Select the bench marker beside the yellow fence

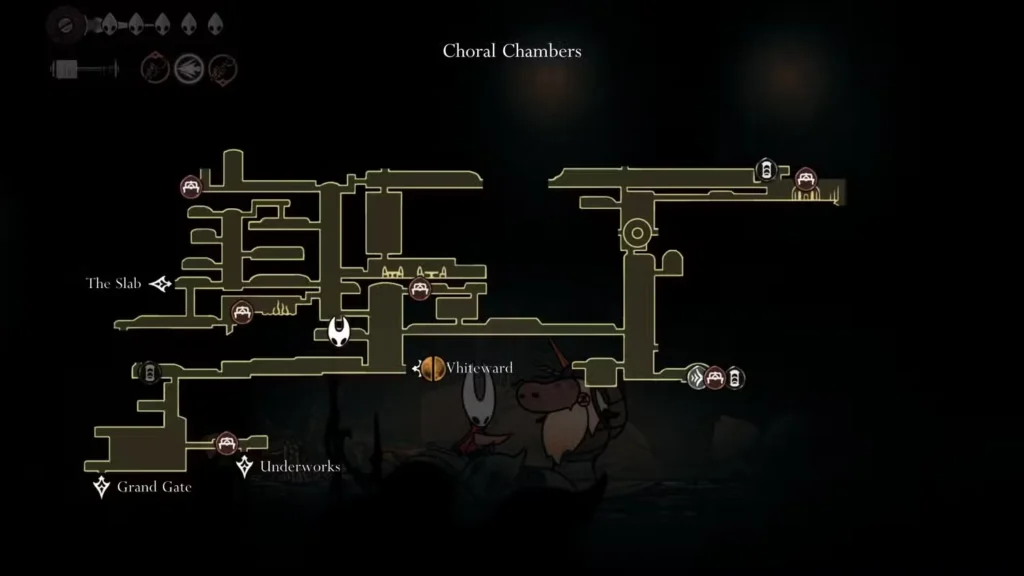pos(241,311)
